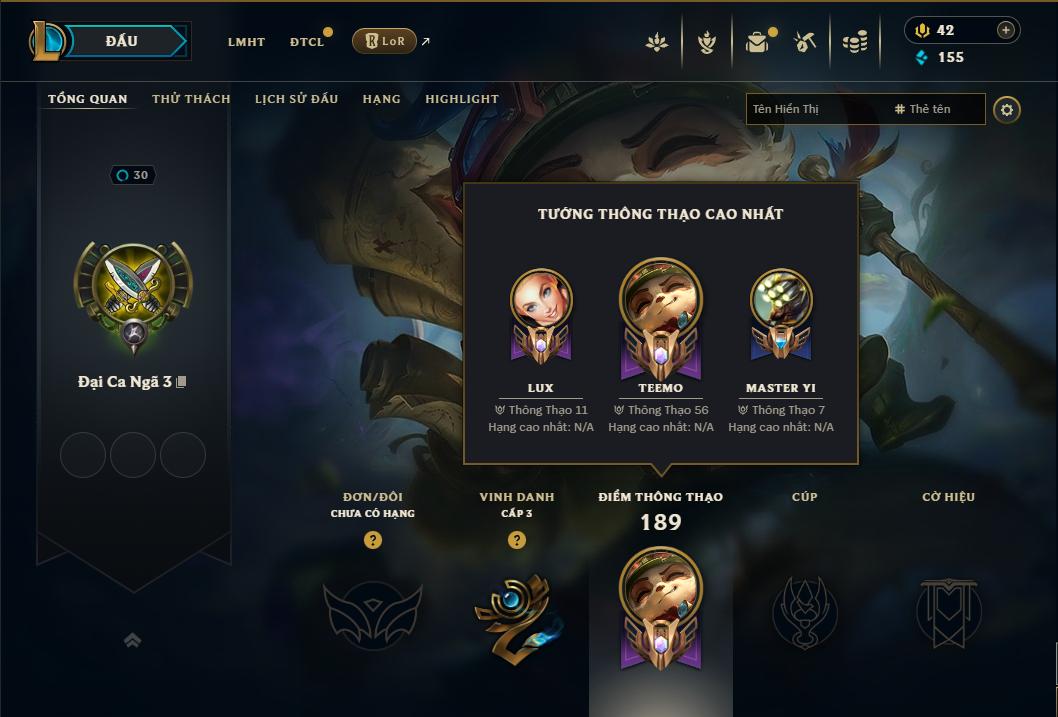Open the Lịch Sử Đấu tab

point(296,99)
